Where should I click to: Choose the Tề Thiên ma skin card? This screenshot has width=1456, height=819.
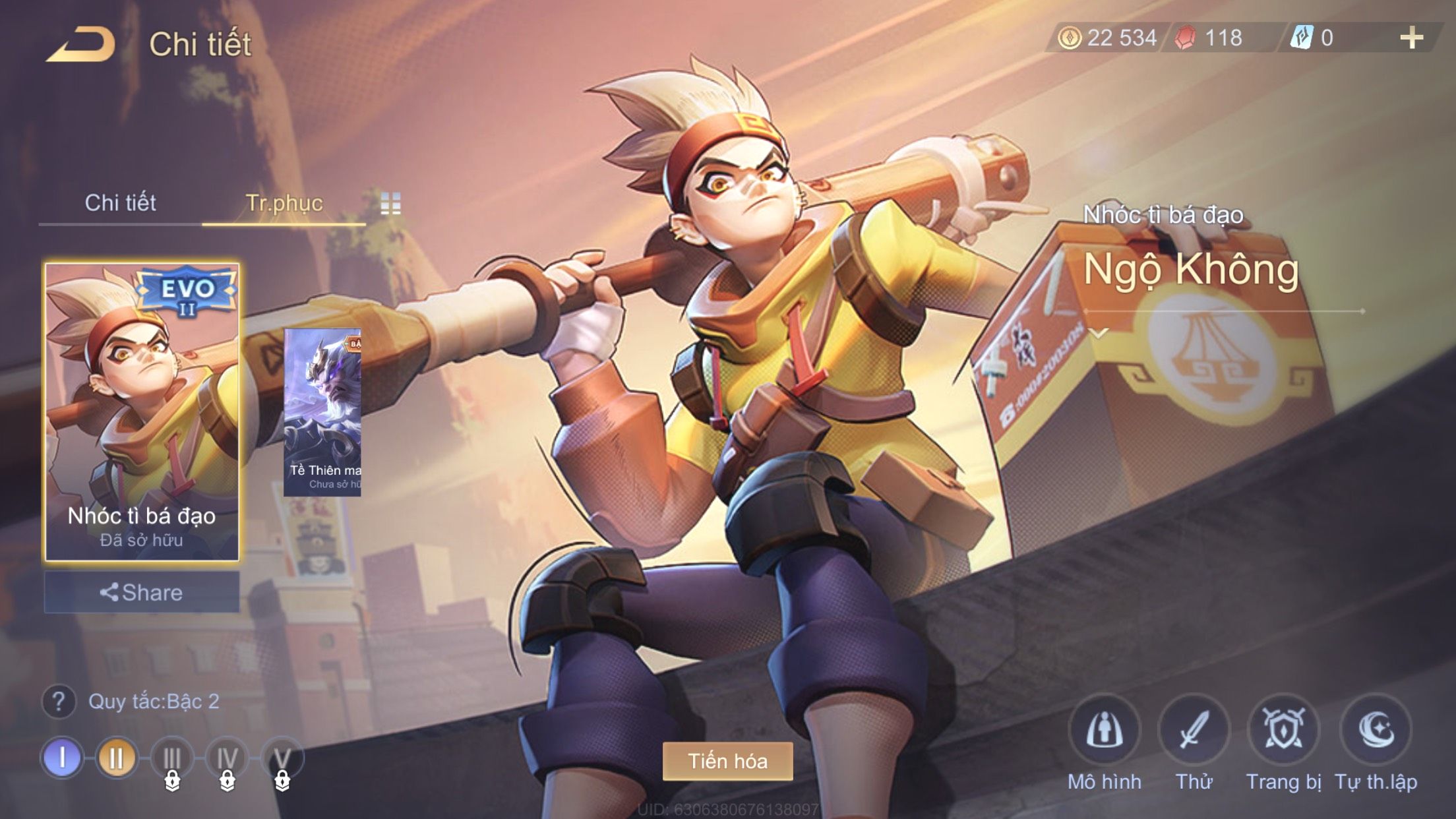(322, 412)
